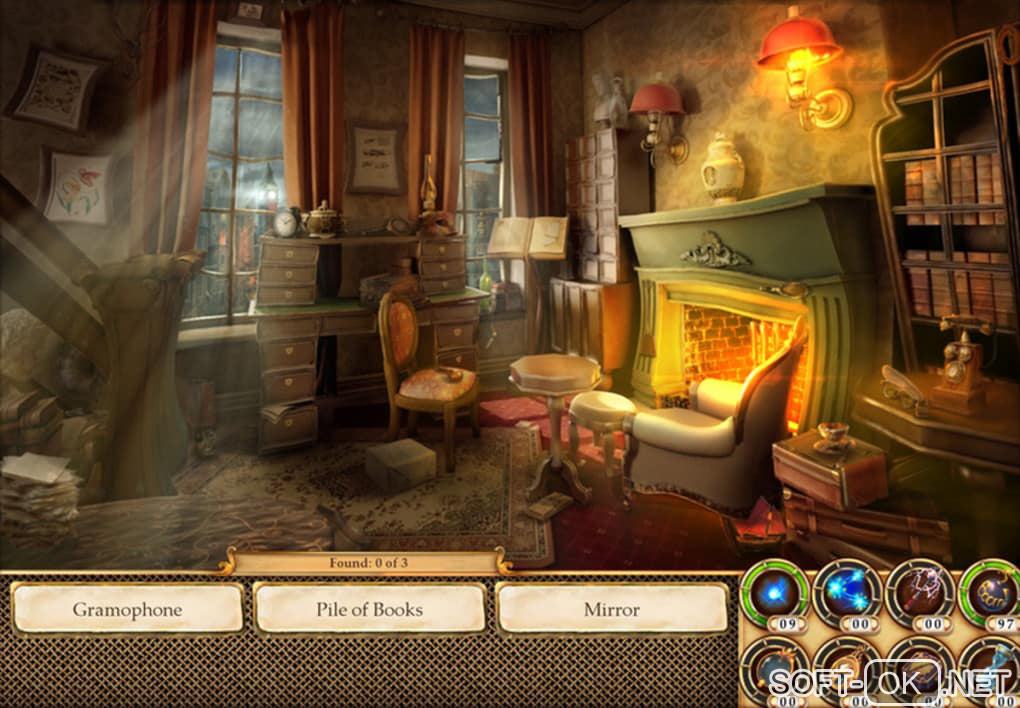
Task: Use the Boom bomb power-up
Action: point(990,593)
